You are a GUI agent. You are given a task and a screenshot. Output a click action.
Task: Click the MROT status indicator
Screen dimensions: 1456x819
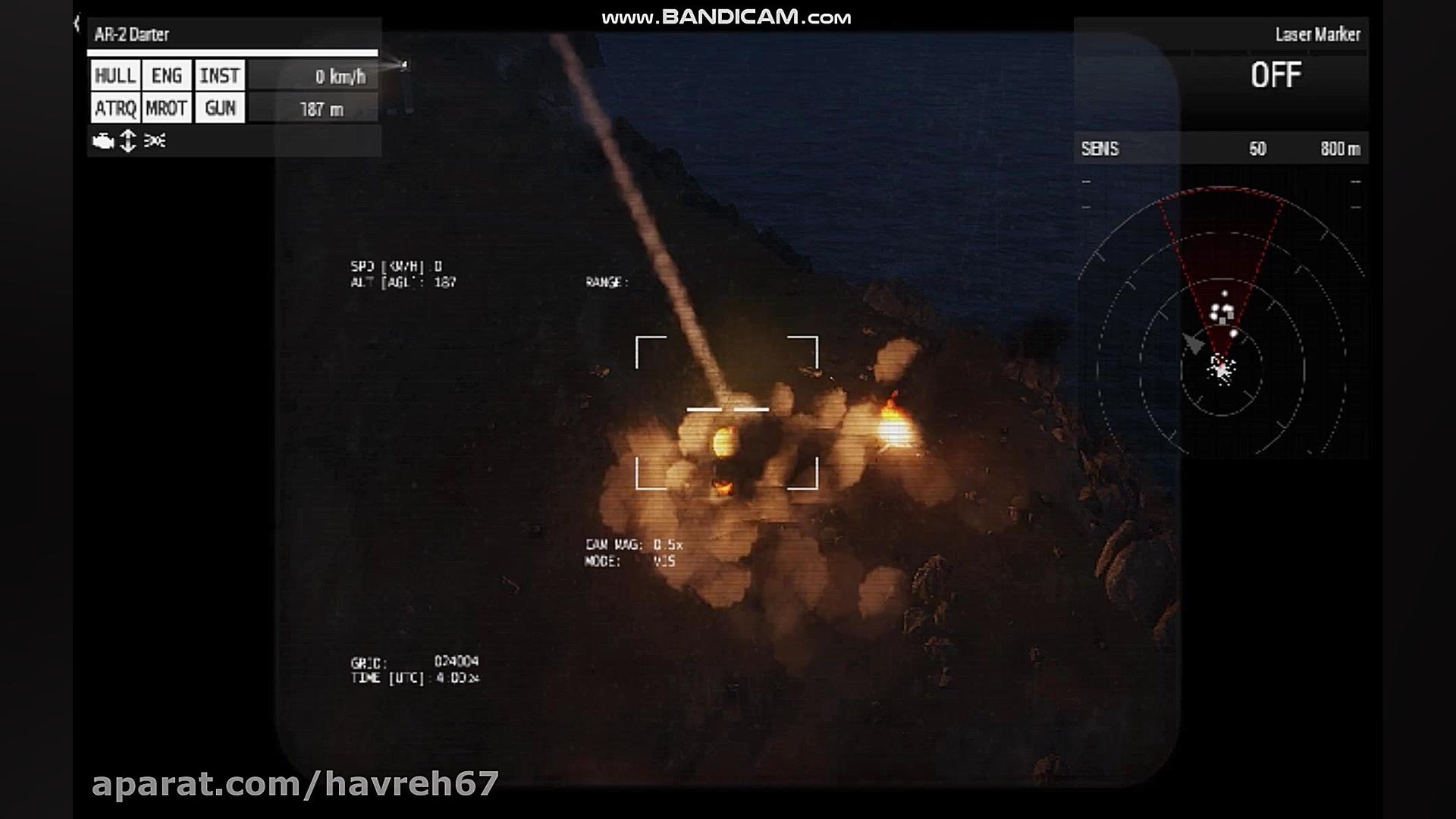[x=167, y=108]
